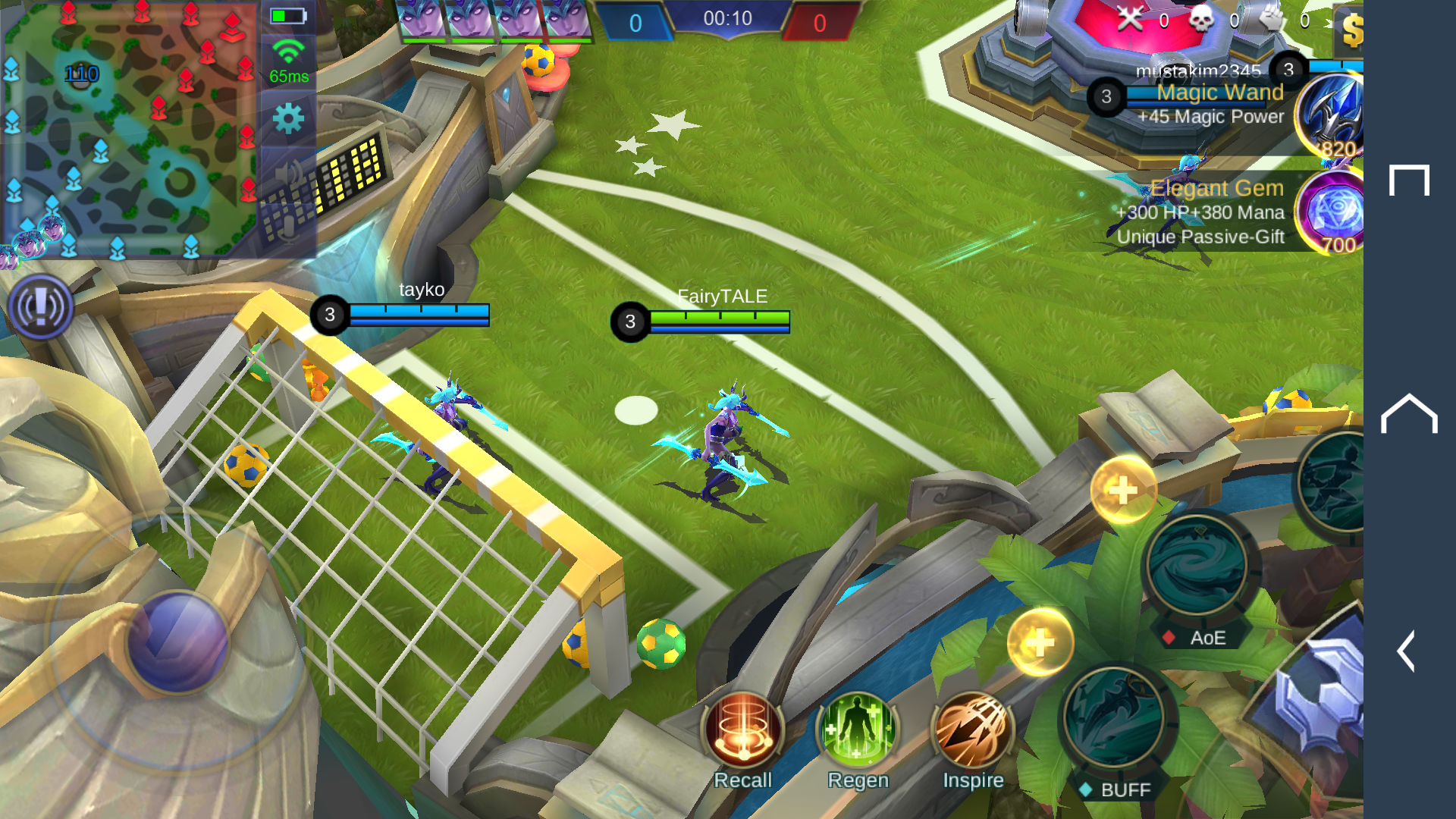The image size is (1456, 819).
Task: Upgrade the AoE skill with the plus button
Action: [x=1123, y=491]
